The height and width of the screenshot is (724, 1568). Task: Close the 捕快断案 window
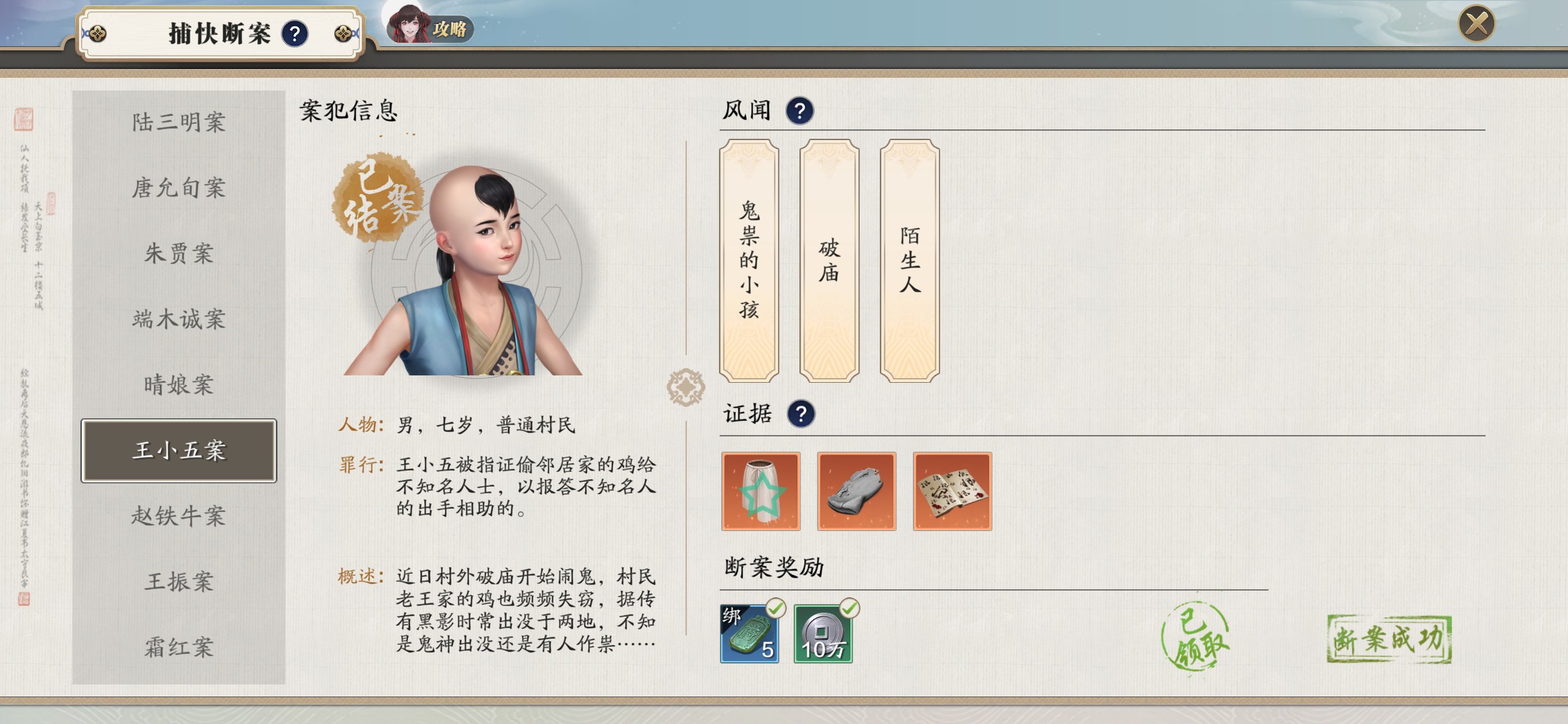pos(1476,24)
